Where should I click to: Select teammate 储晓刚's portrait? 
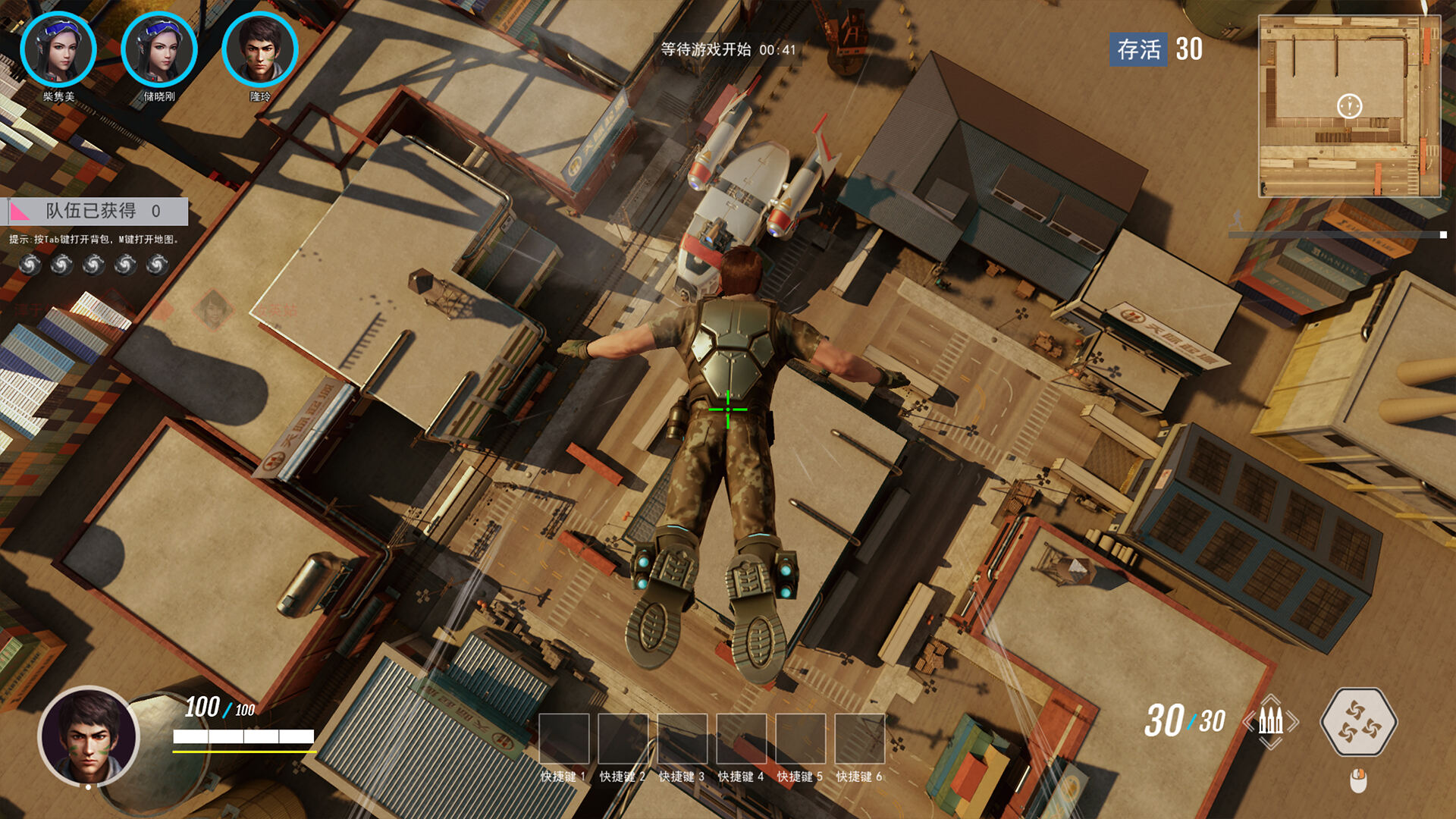tap(159, 50)
